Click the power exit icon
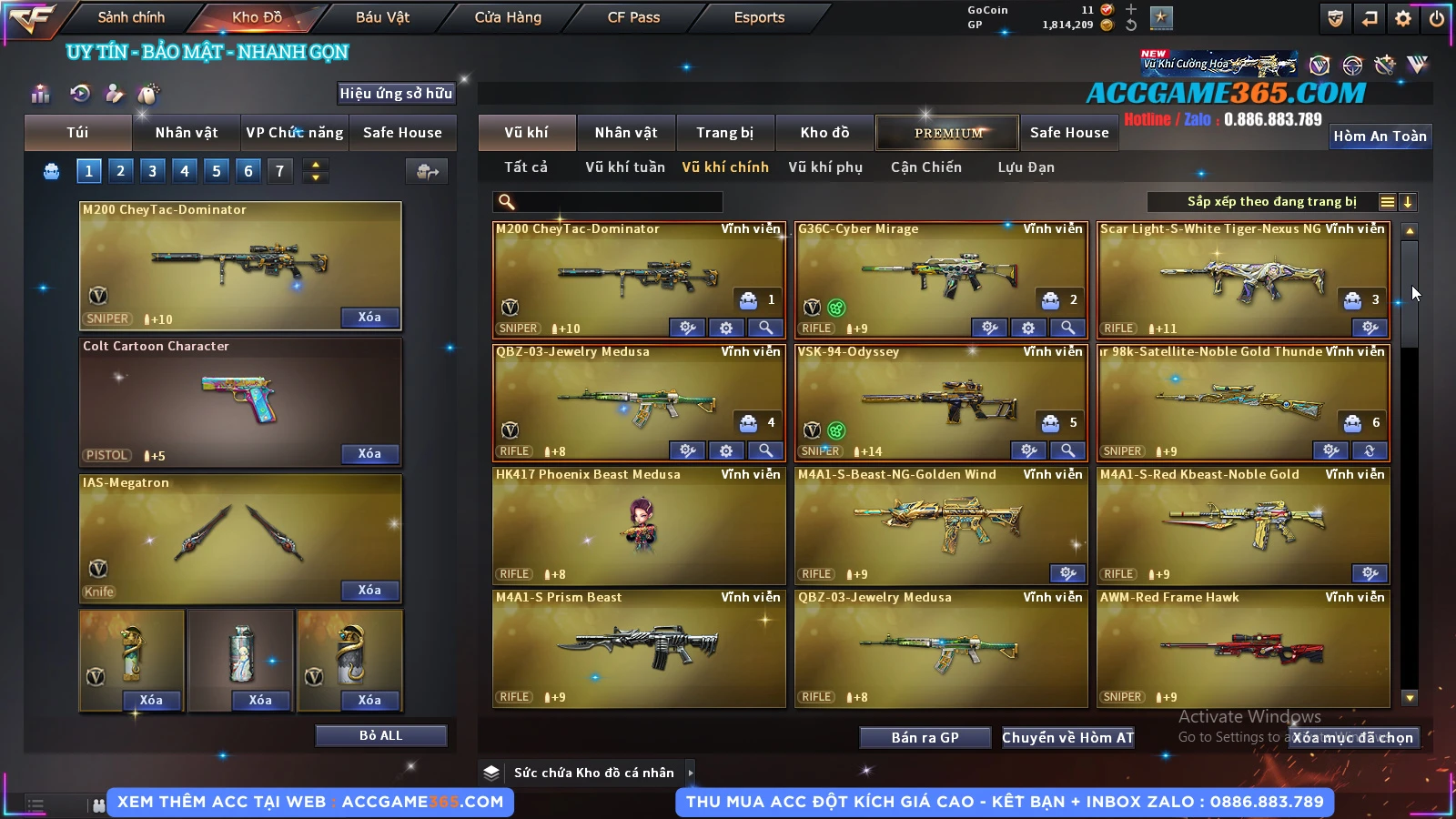This screenshot has height=819, width=1456. coord(1437,18)
